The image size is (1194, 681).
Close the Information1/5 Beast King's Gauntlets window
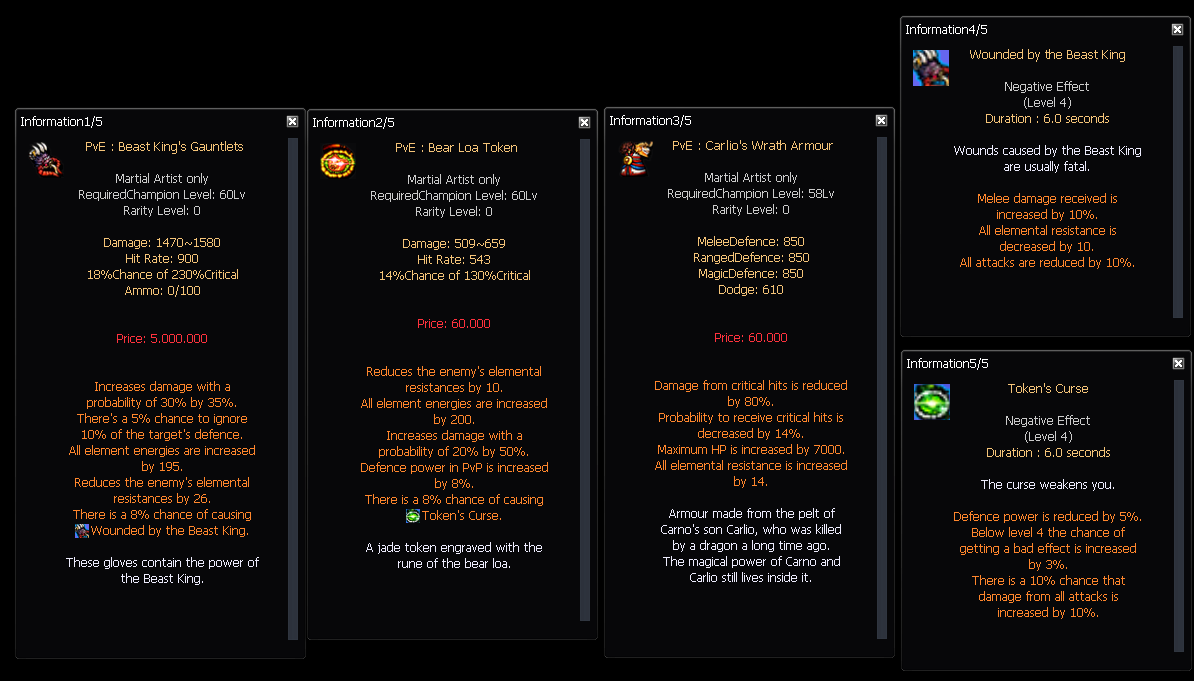292,121
